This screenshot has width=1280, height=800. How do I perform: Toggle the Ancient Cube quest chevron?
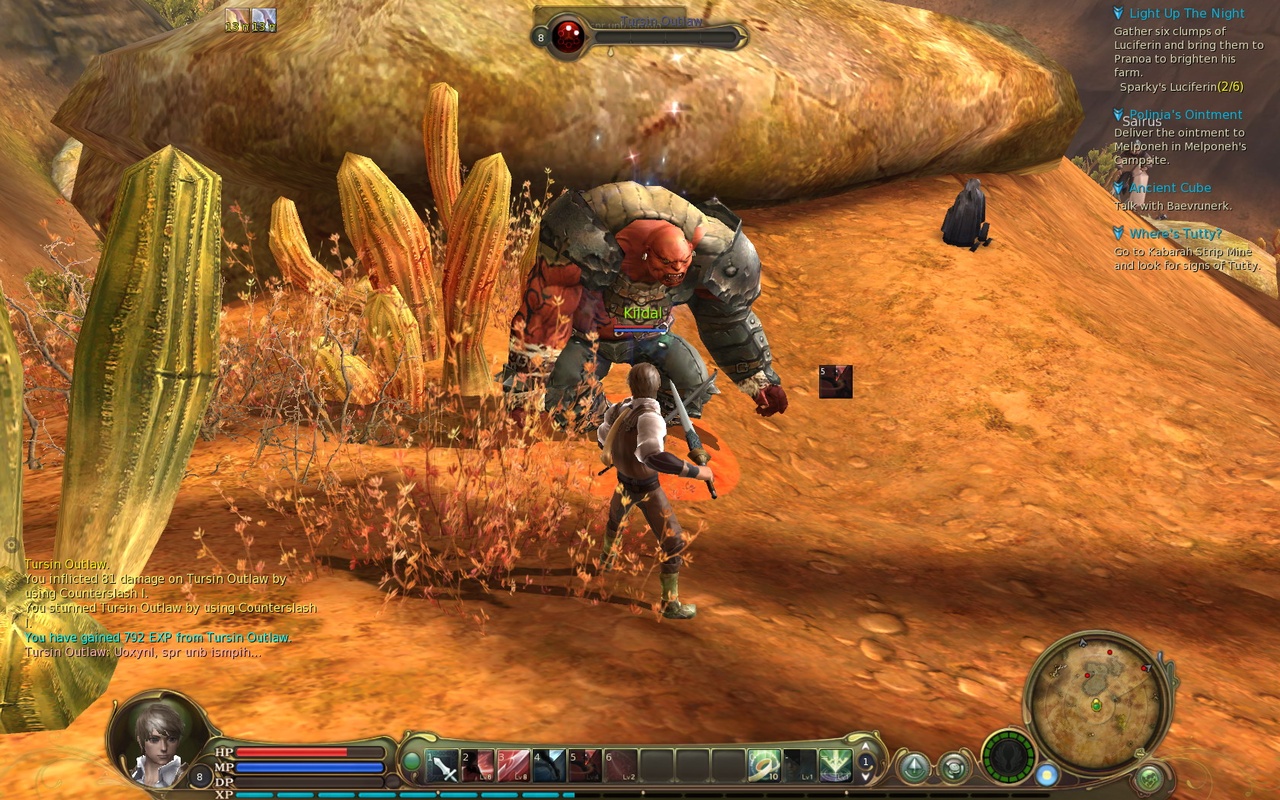(1117, 187)
